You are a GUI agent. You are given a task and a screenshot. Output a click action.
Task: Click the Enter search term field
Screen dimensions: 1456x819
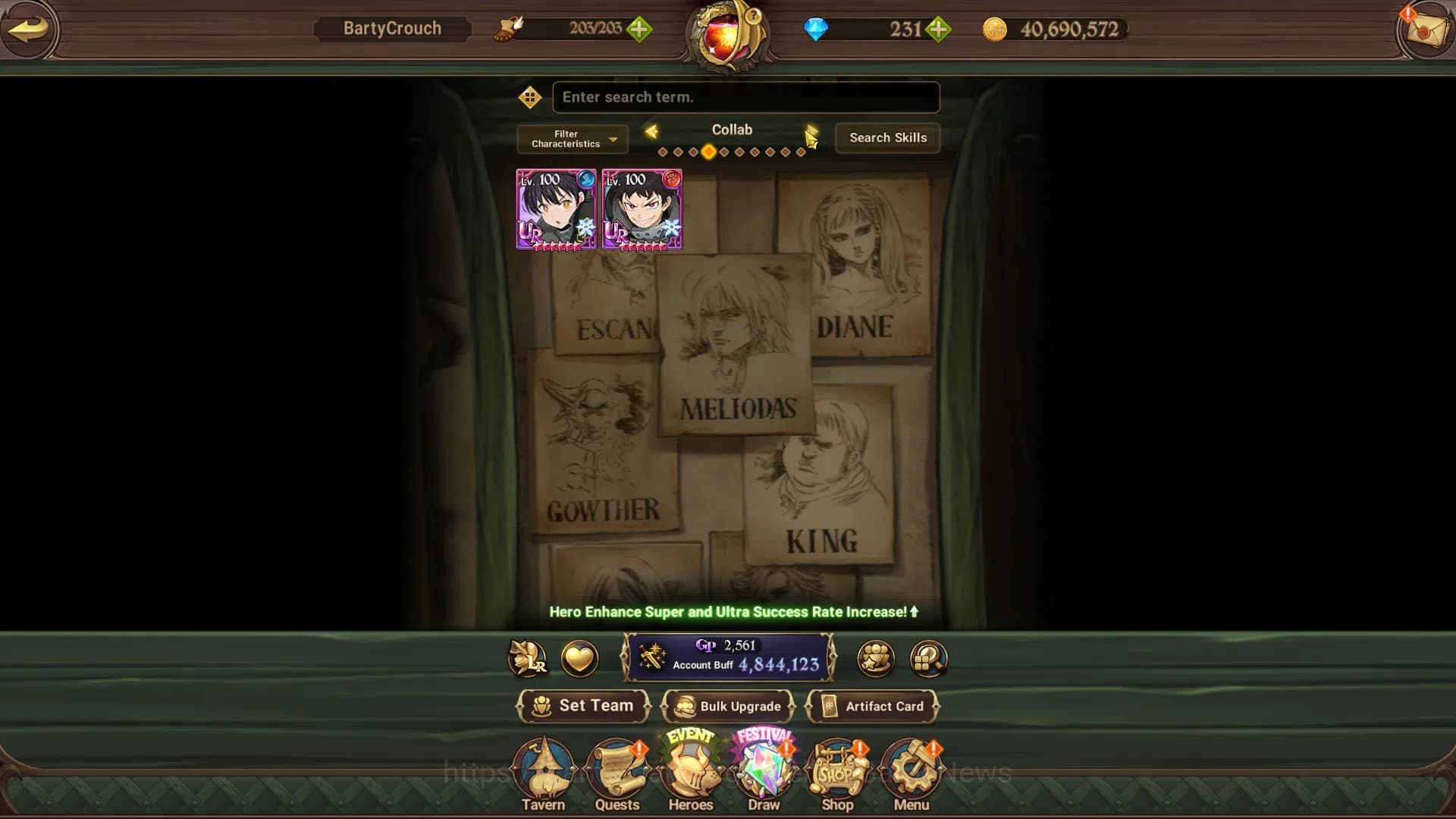746,97
